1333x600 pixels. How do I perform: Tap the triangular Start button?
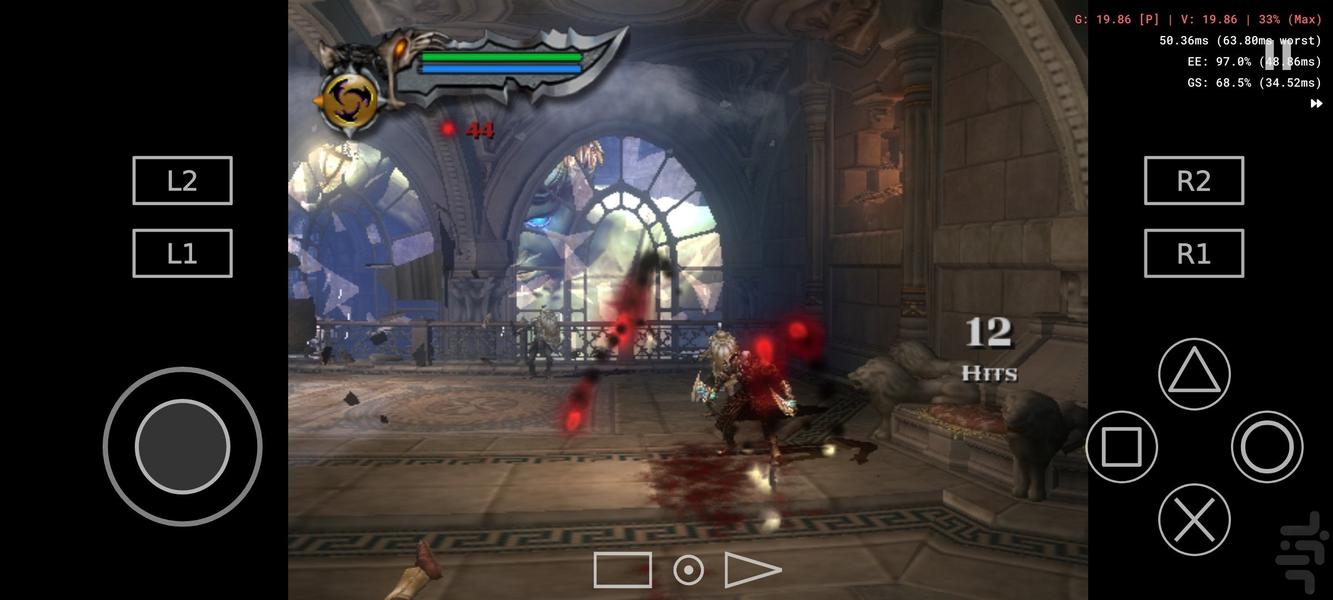[751, 570]
